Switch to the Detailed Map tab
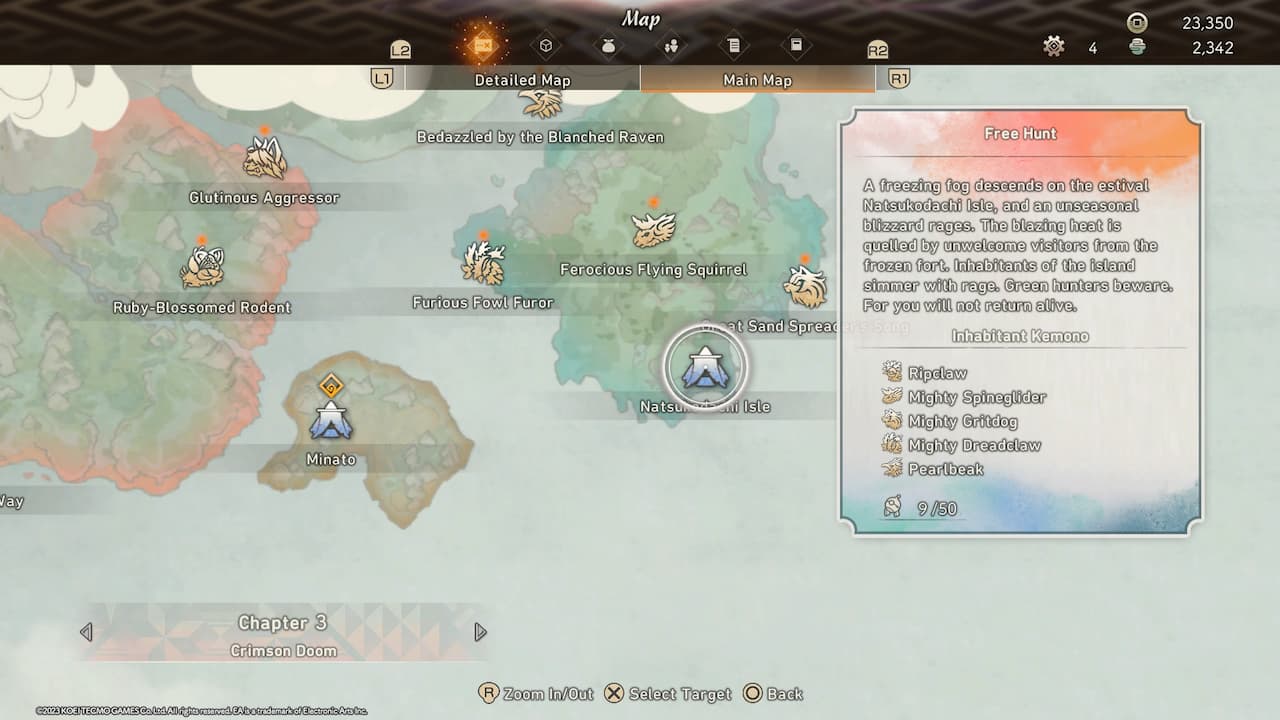 click(522, 79)
